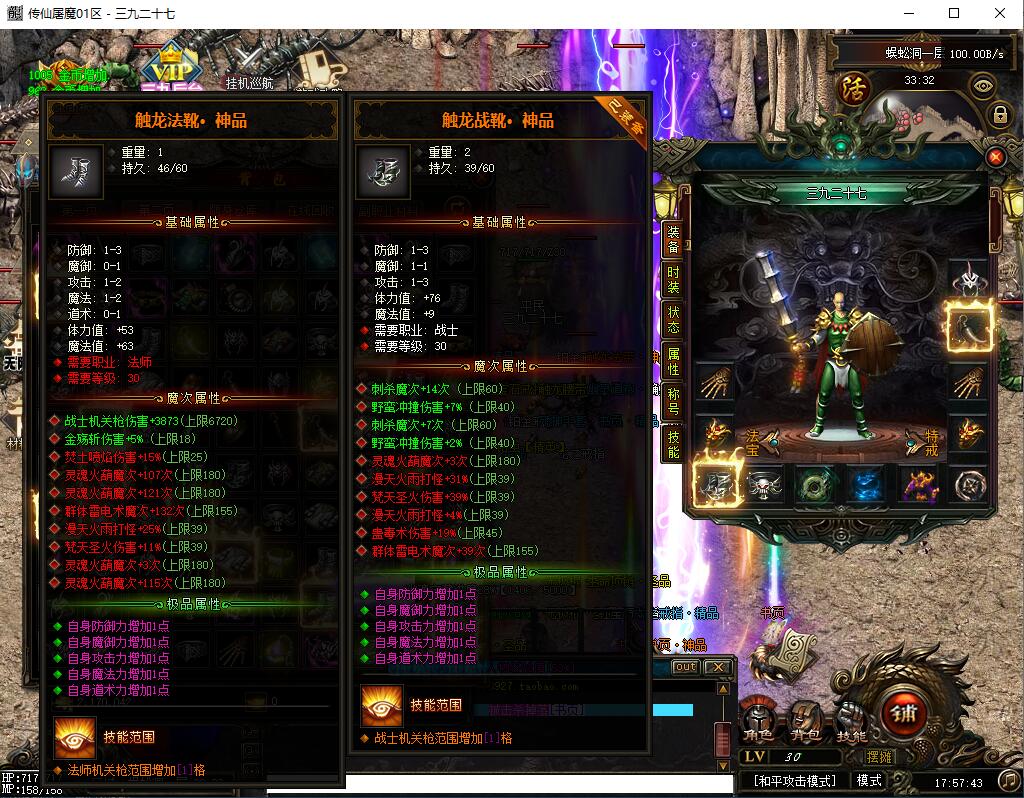The width and height of the screenshot is (1024, 798).
Task: Open the 技能 tab in character panel
Action: 674,444
